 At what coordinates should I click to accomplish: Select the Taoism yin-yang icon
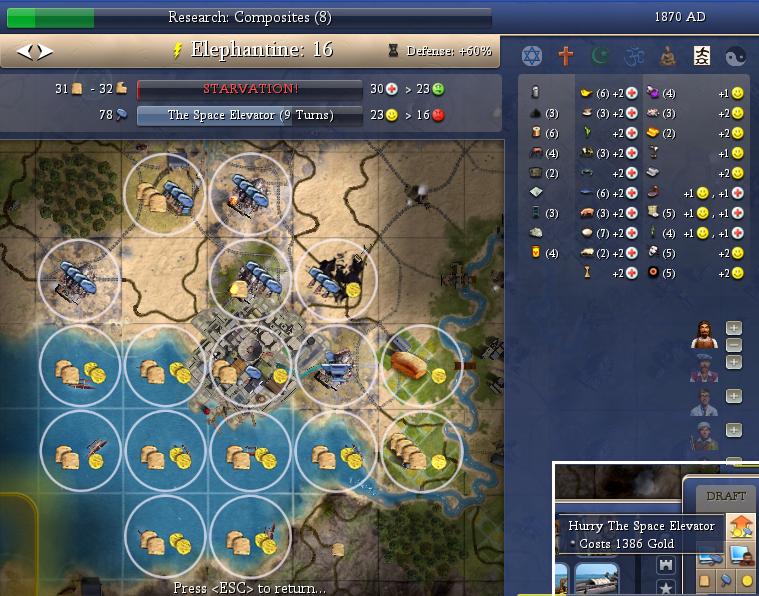735,55
